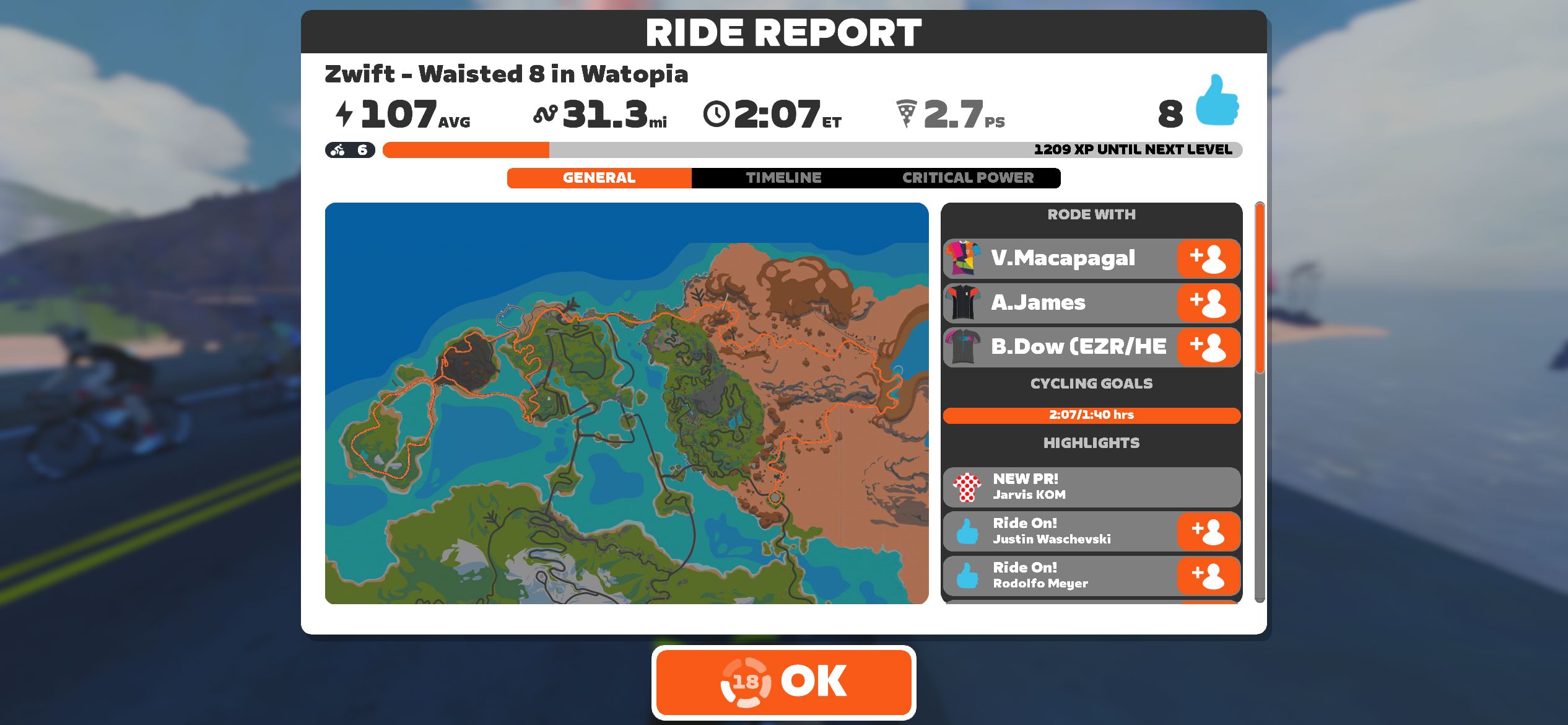Screen dimensions: 1568x725
Task: Follow Justin Waschevski from Ride On highlight
Action: [x=1208, y=532]
